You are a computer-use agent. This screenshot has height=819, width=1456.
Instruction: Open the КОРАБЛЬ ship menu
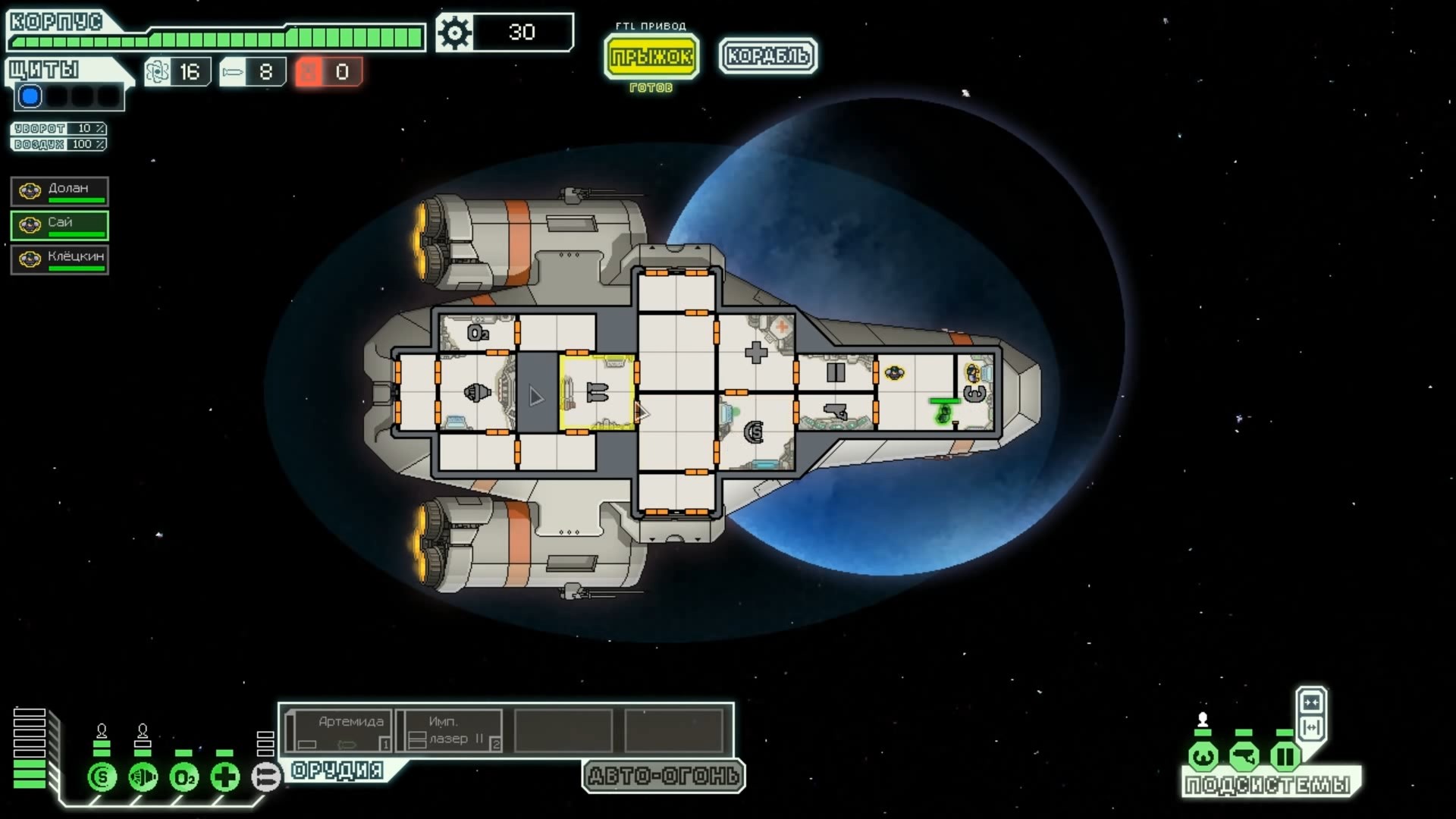(x=767, y=55)
